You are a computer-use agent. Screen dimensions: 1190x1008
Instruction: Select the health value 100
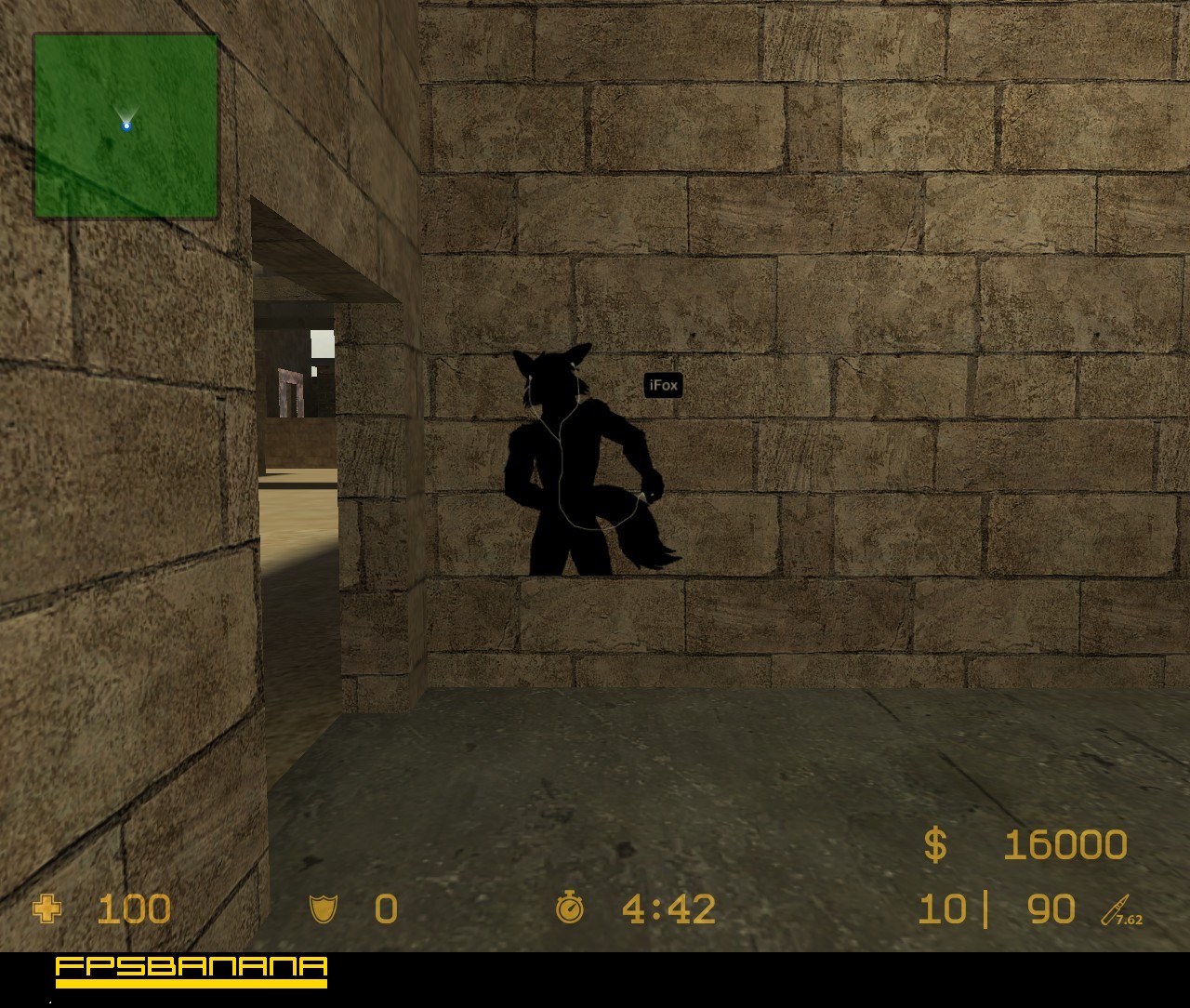point(133,909)
